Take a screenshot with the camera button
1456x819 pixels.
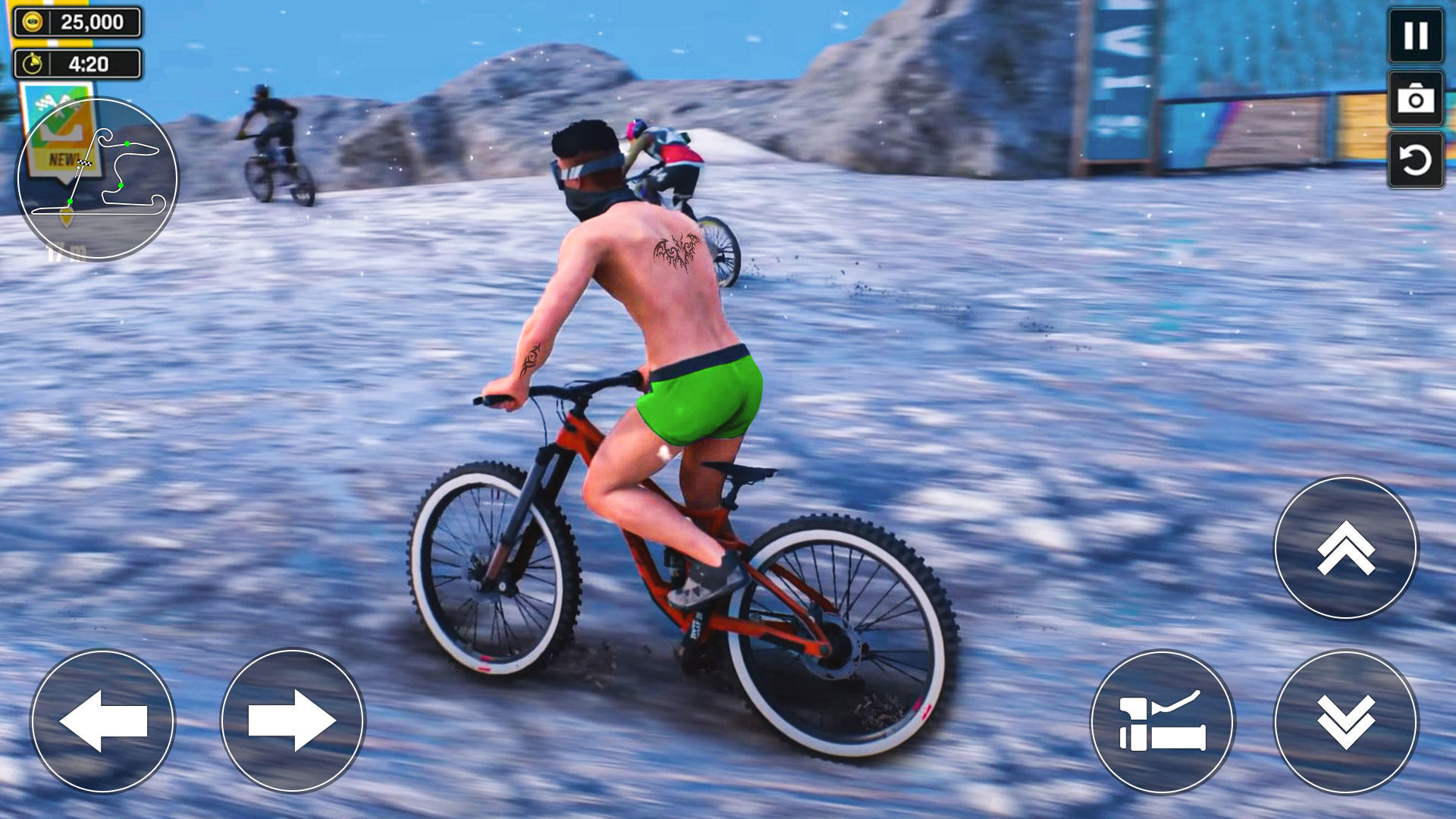[x=1415, y=99]
